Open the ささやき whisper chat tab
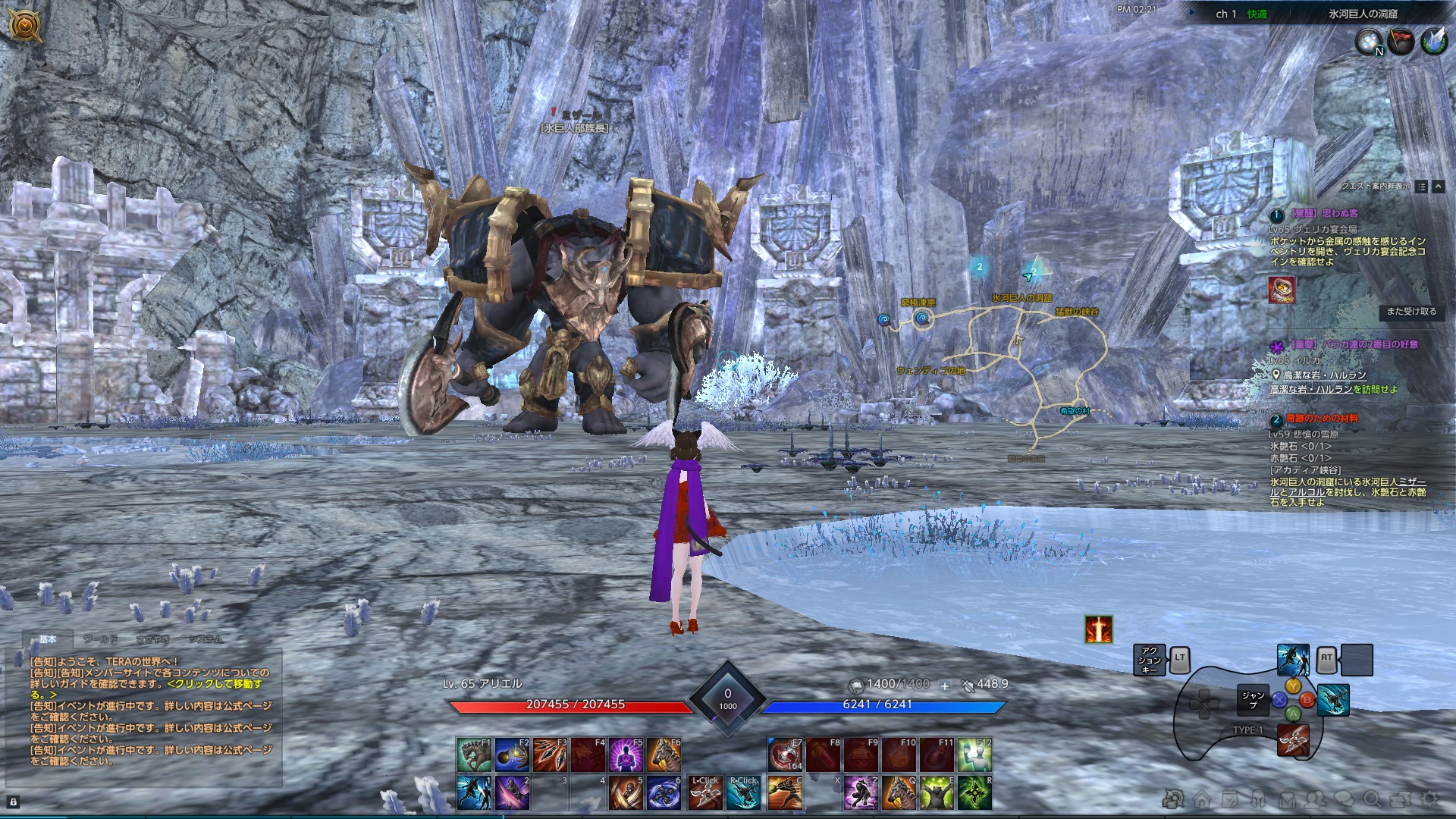 point(152,639)
